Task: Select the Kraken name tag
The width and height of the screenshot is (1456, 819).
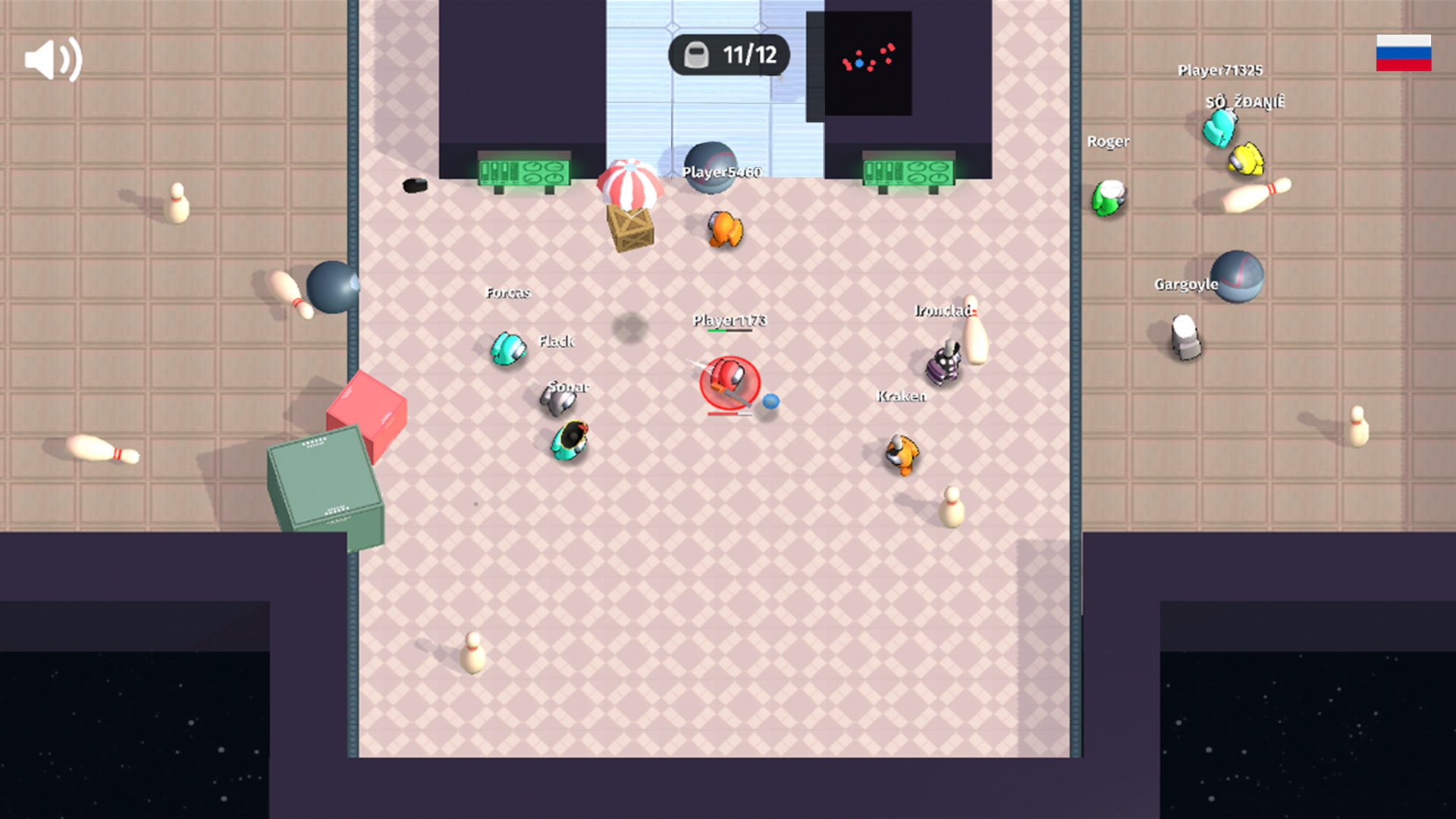Action: pyautogui.click(x=900, y=395)
